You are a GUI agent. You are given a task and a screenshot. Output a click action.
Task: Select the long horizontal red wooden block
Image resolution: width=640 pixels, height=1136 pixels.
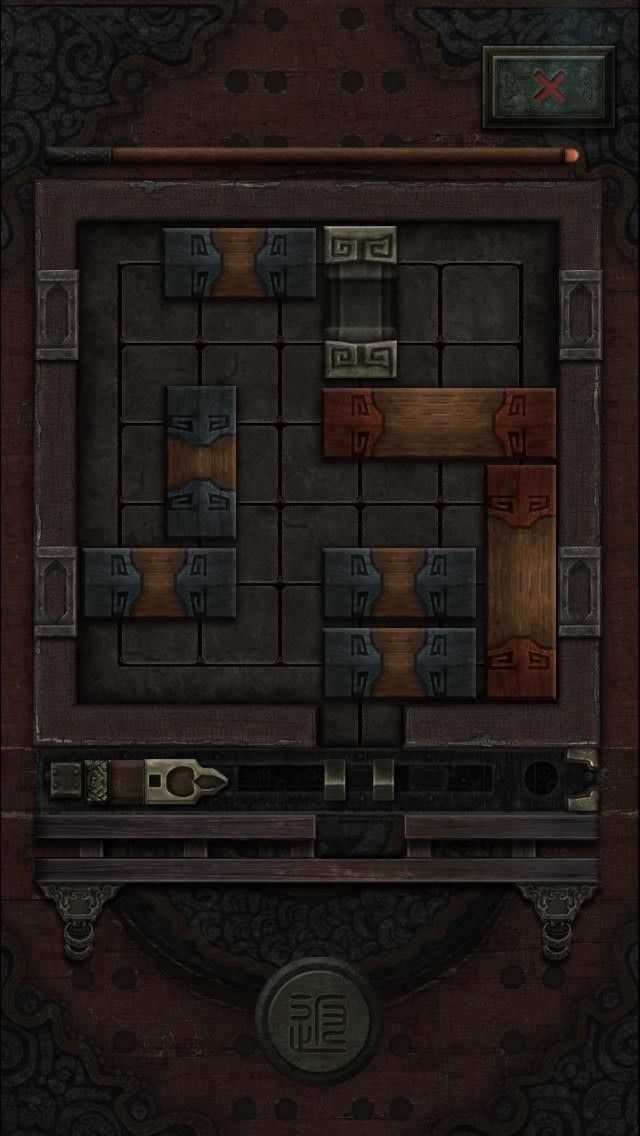(438, 423)
